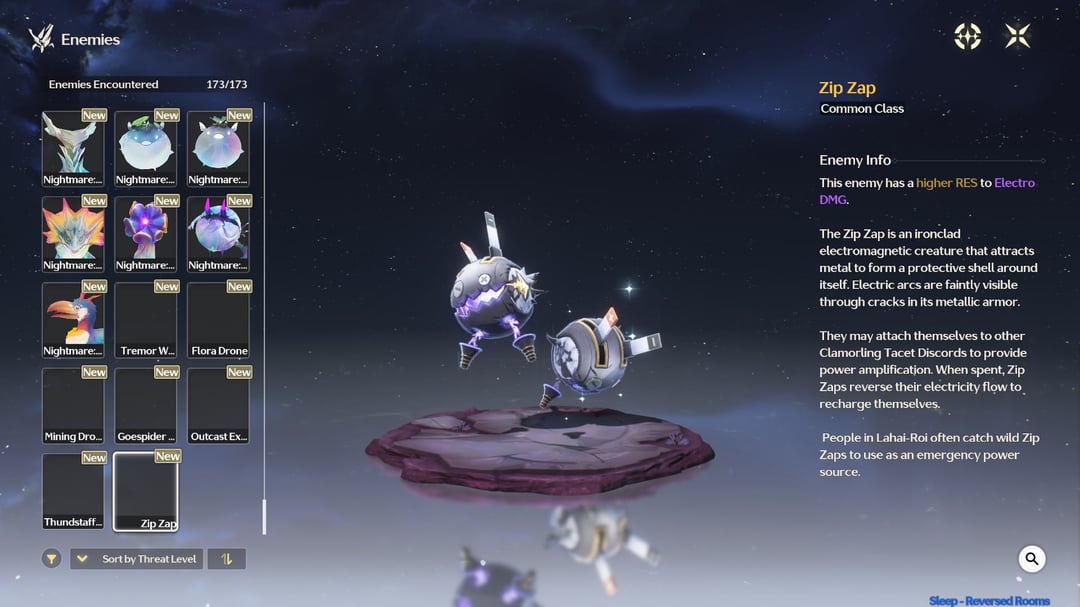Select the Nightmare toucan bird entry
Viewport: 1080px width, 607px height.
(73, 320)
